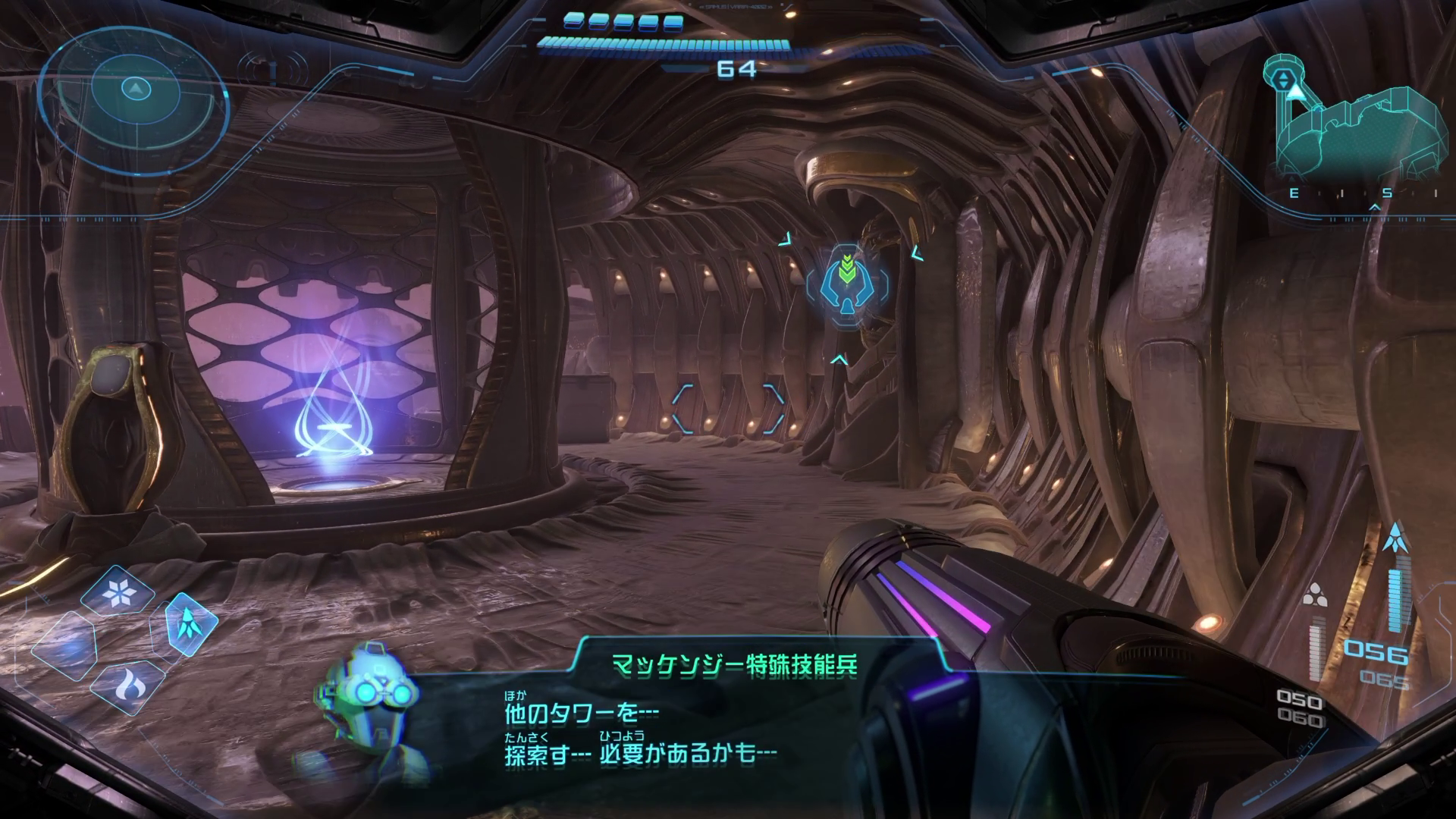Pick the empty glowing shot slot
Viewport: 1456px width, 819px height.
pos(64,646)
